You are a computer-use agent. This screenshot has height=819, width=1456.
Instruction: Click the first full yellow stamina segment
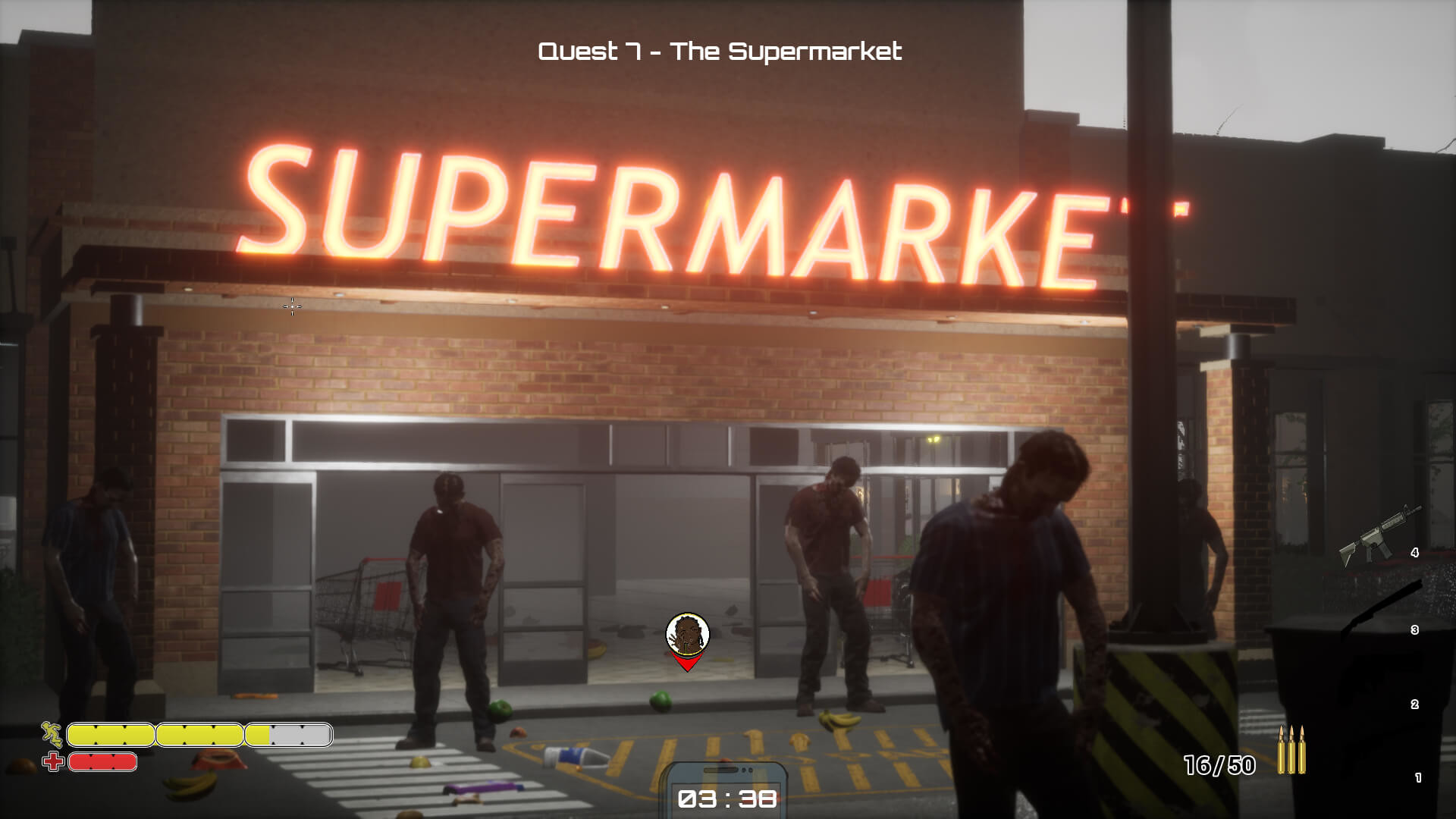[x=110, y=734]
